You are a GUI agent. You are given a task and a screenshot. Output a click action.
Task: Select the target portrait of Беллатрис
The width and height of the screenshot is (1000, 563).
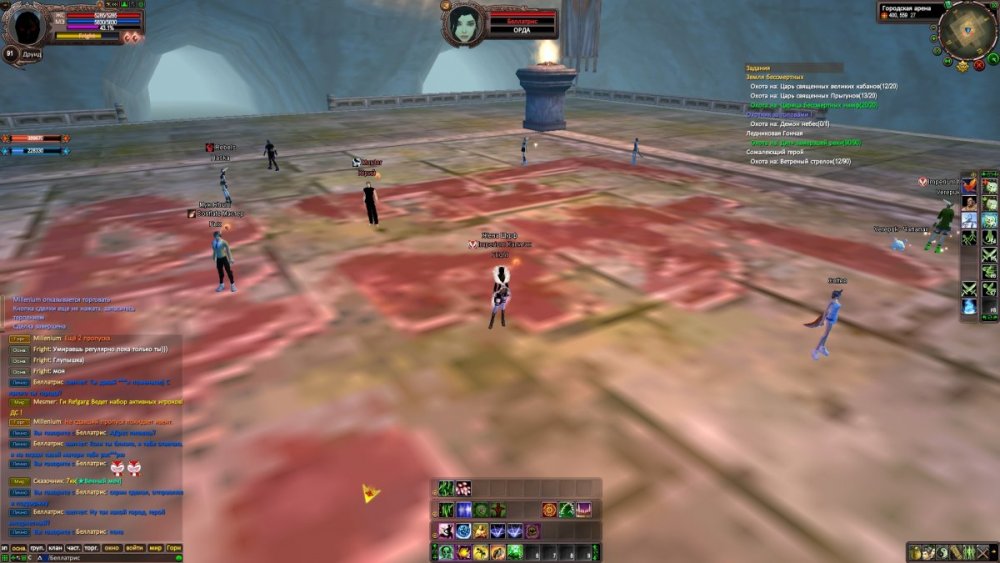tap(466, 22)
